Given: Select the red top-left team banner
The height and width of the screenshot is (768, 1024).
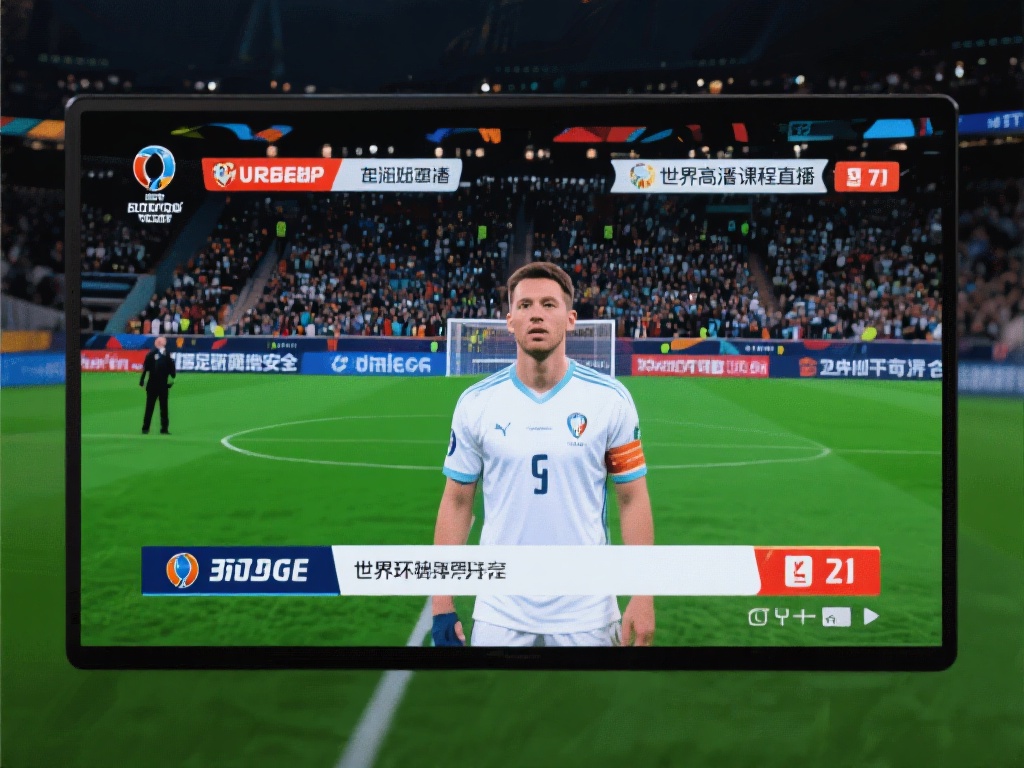Looking at the screenshot, I should click(270, 175).
